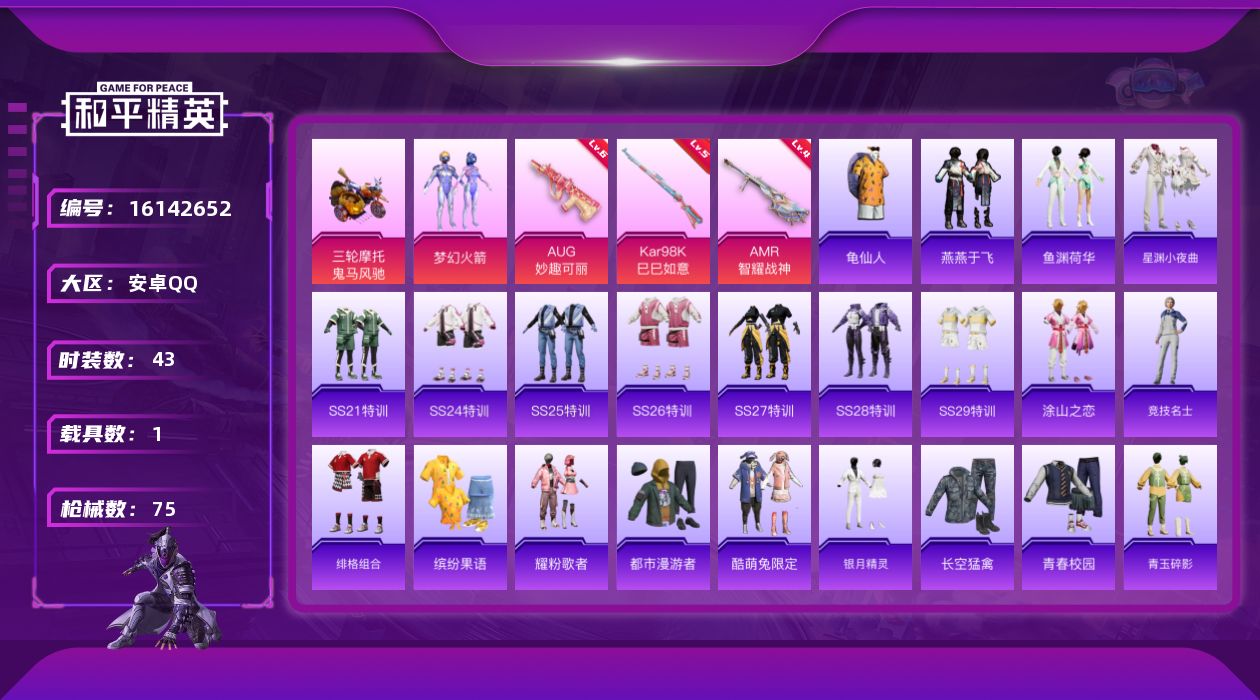1260x700 pixels.
Task: Open the 星渊小夜曲 outfit tile
Action: (x=1170, y=211)
